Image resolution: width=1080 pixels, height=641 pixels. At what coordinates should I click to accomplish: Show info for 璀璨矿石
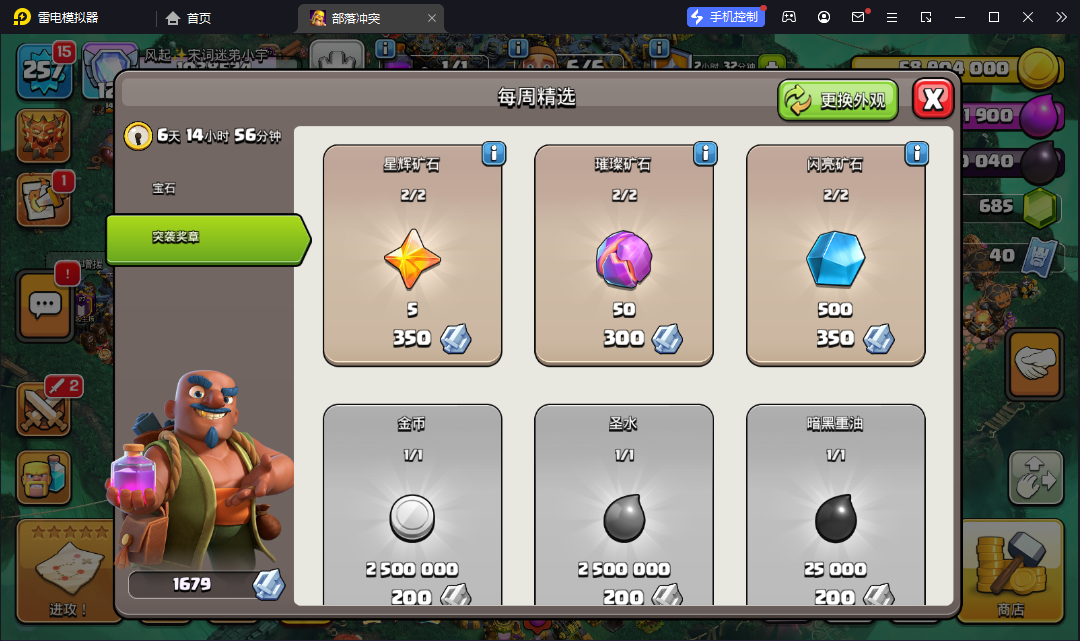coord(705,153)
